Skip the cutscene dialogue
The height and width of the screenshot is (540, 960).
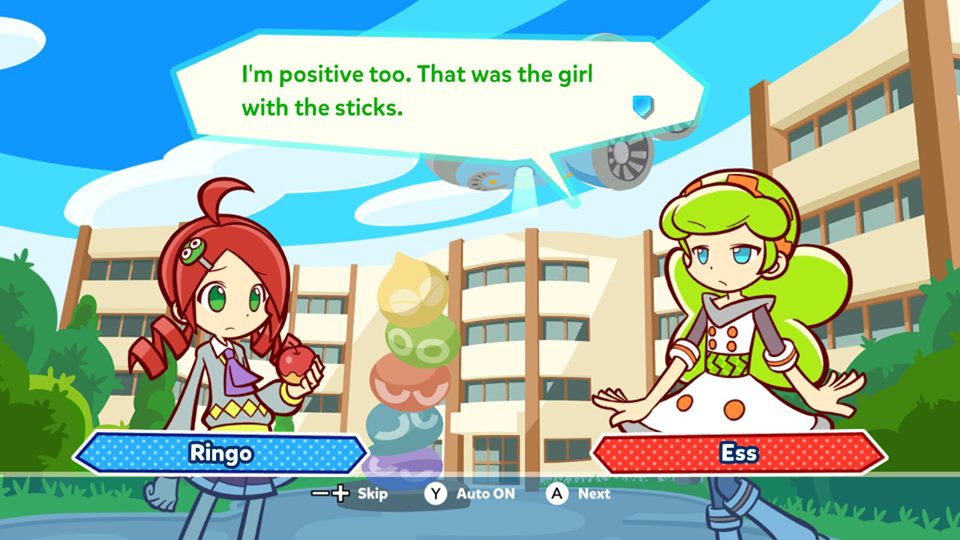pos(350,493)
